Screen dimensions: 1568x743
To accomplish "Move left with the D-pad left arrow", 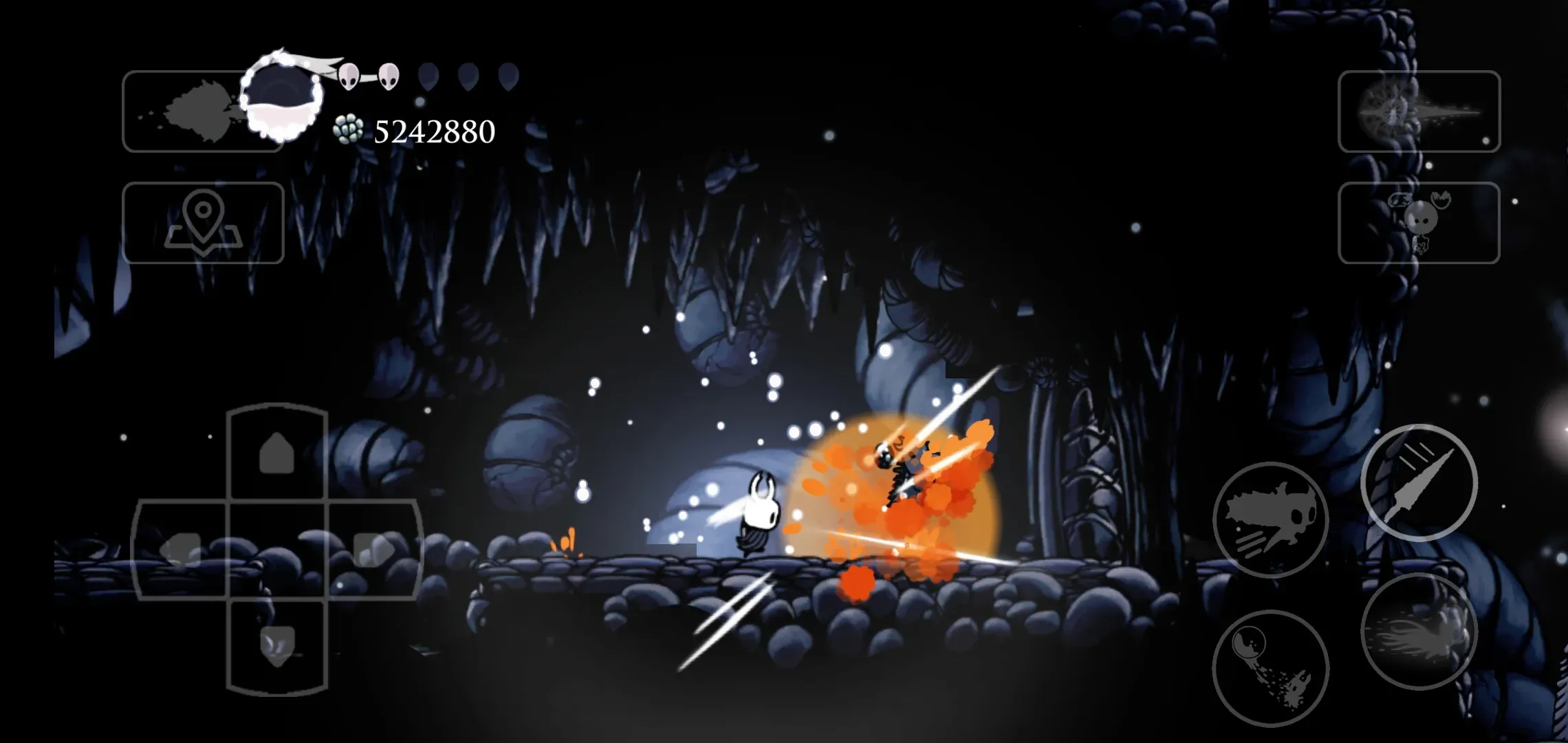I will pyautogui.click(x=180, y=550).
